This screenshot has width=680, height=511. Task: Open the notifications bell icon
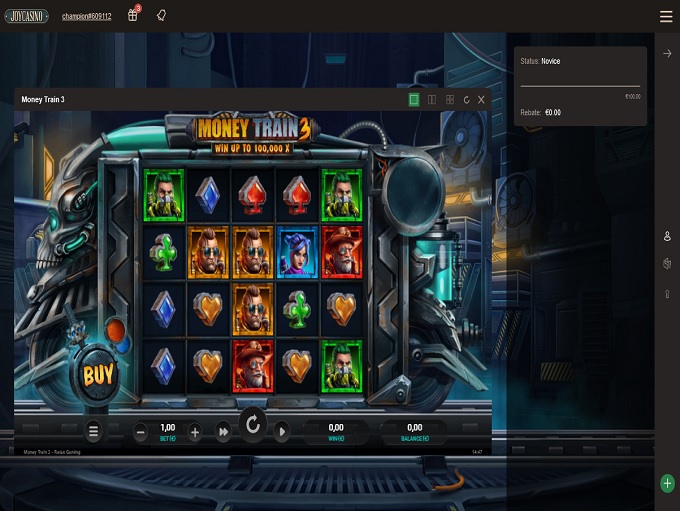tap(161, 16)
